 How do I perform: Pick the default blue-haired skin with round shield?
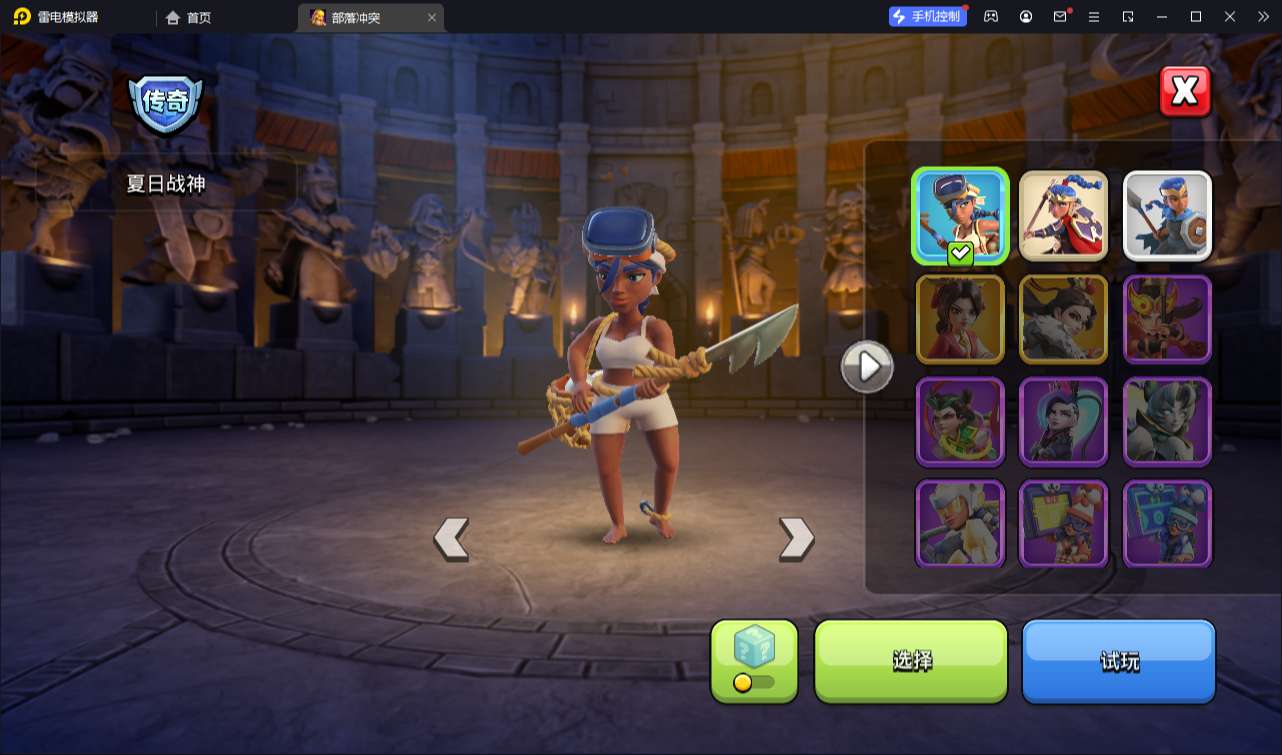click(x=1167, y=216)
